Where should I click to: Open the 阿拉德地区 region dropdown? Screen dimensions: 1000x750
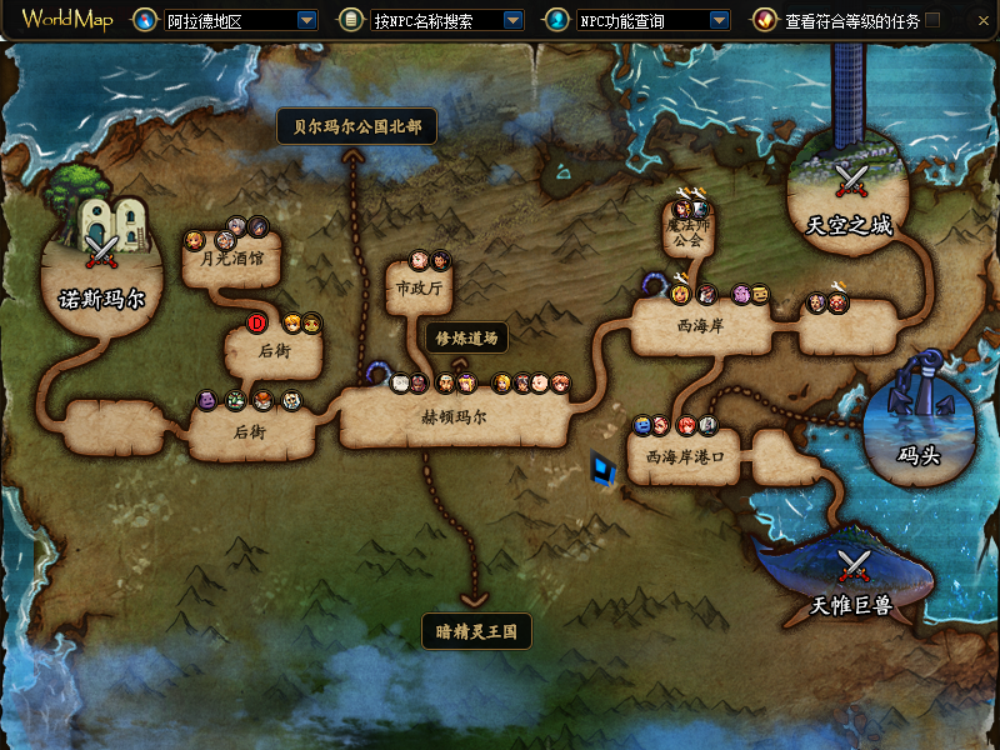[x=307, y=20]
